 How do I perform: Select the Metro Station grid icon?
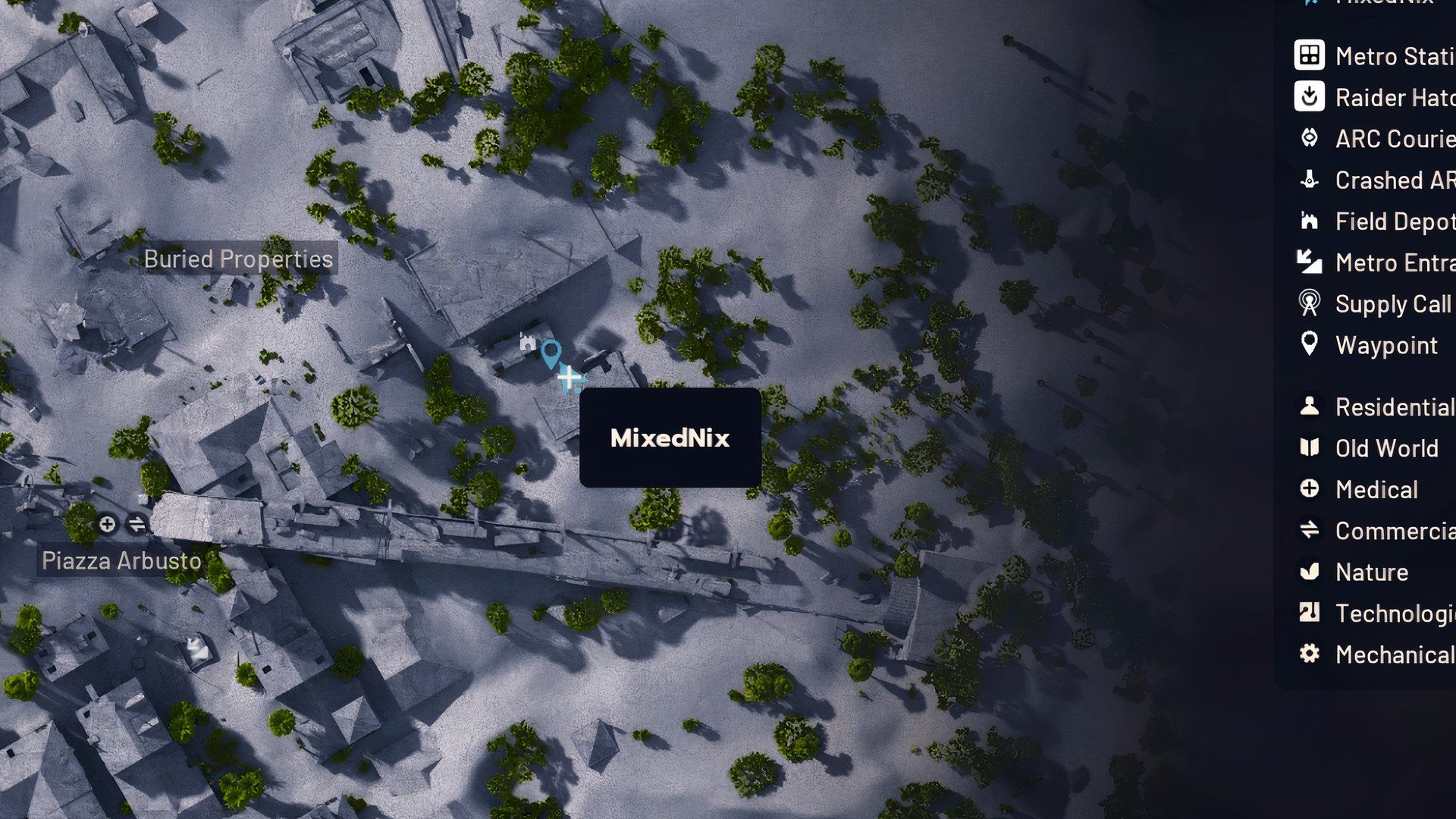(1308, 55)
